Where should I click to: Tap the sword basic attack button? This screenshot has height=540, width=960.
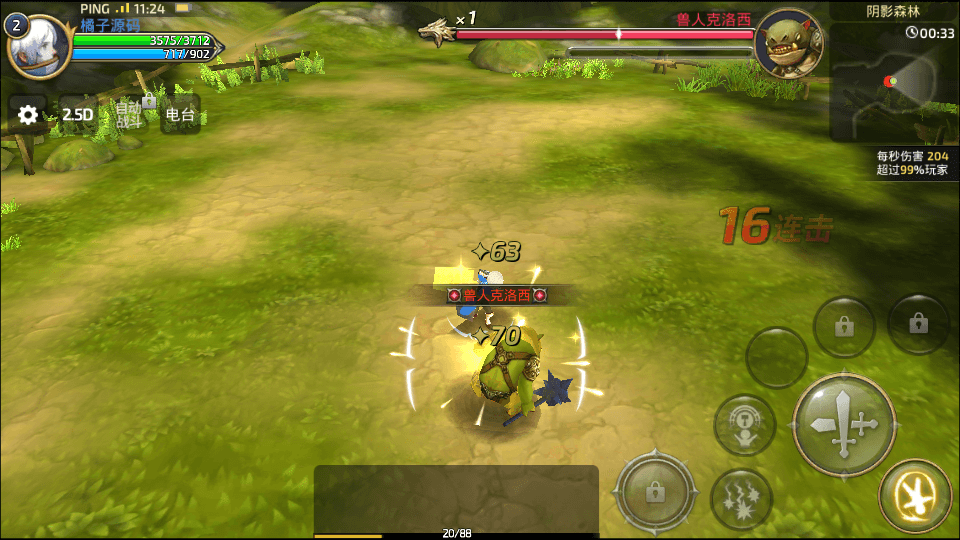coord(843,424)
